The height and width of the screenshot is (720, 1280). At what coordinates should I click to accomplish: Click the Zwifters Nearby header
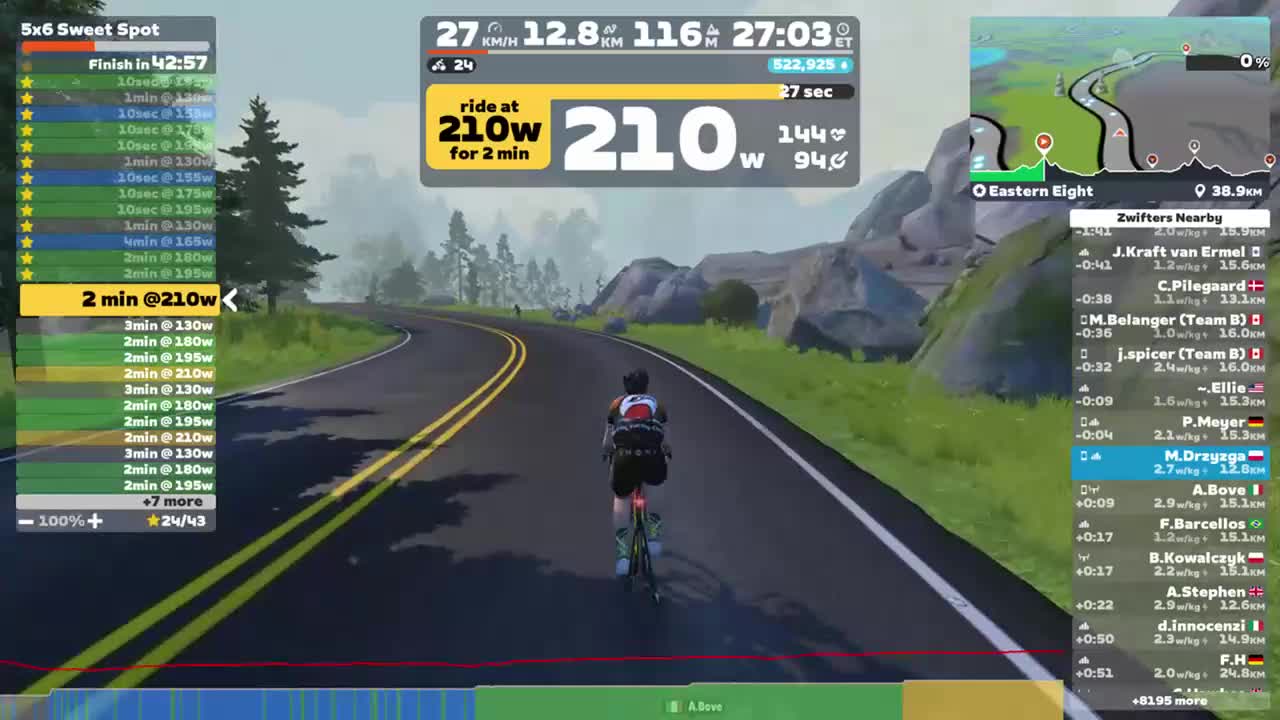point(1169,217)
